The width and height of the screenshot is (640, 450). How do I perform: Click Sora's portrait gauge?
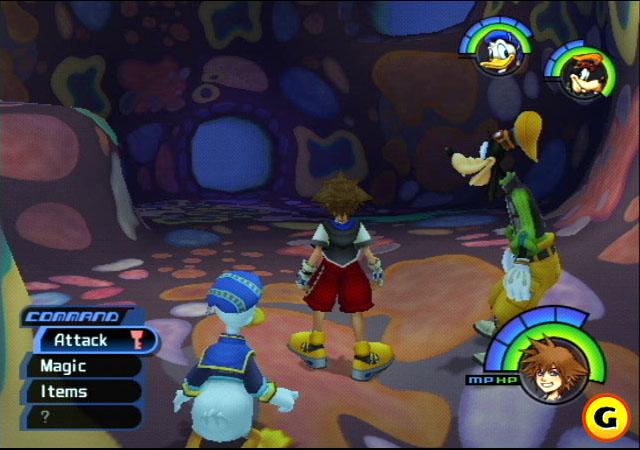(x=548, y=369)
